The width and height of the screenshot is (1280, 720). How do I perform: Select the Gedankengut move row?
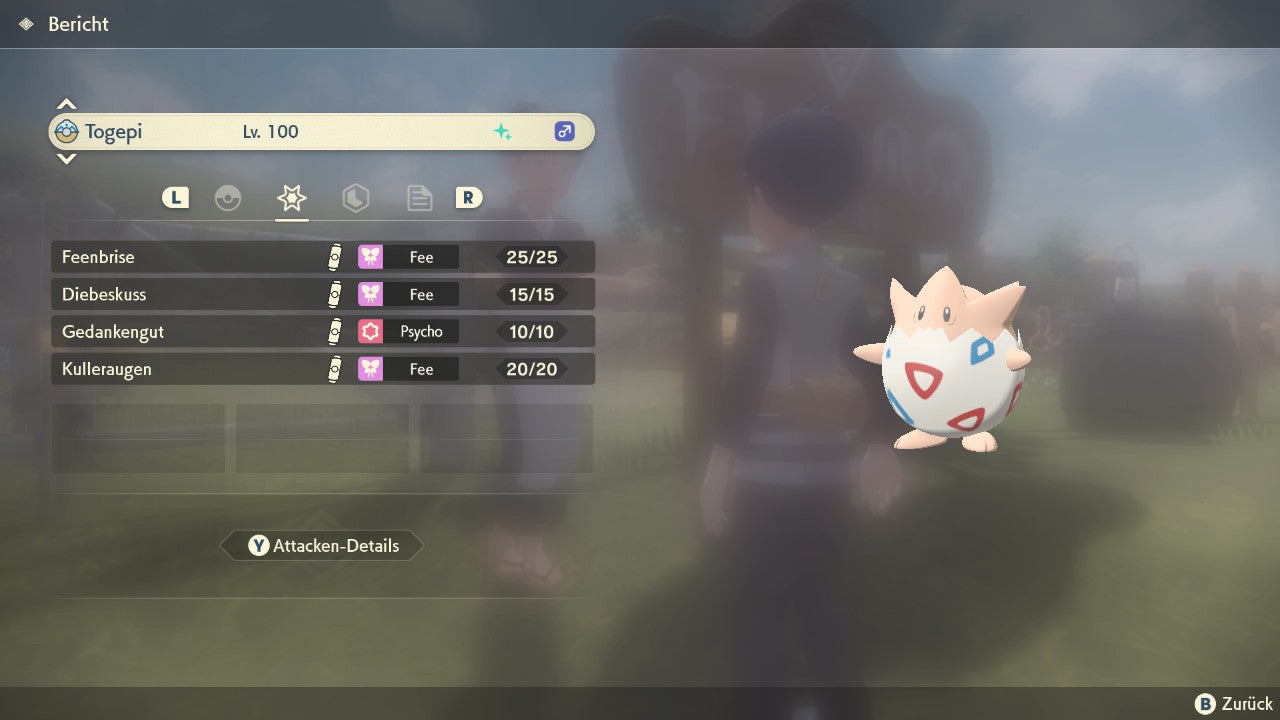pyautogui.click(x=322, y=332)
